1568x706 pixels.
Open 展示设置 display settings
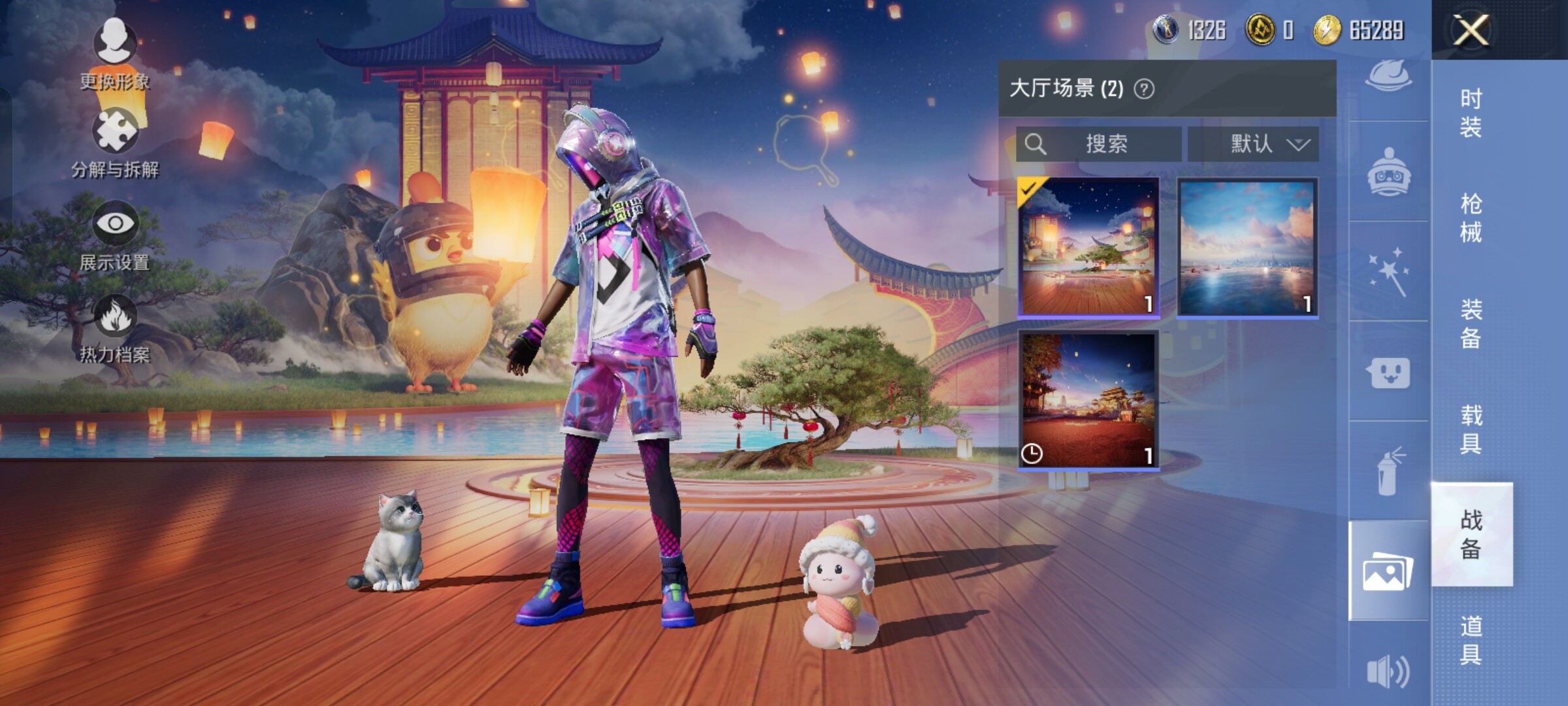pyautogui.click(x=115, y=235)
